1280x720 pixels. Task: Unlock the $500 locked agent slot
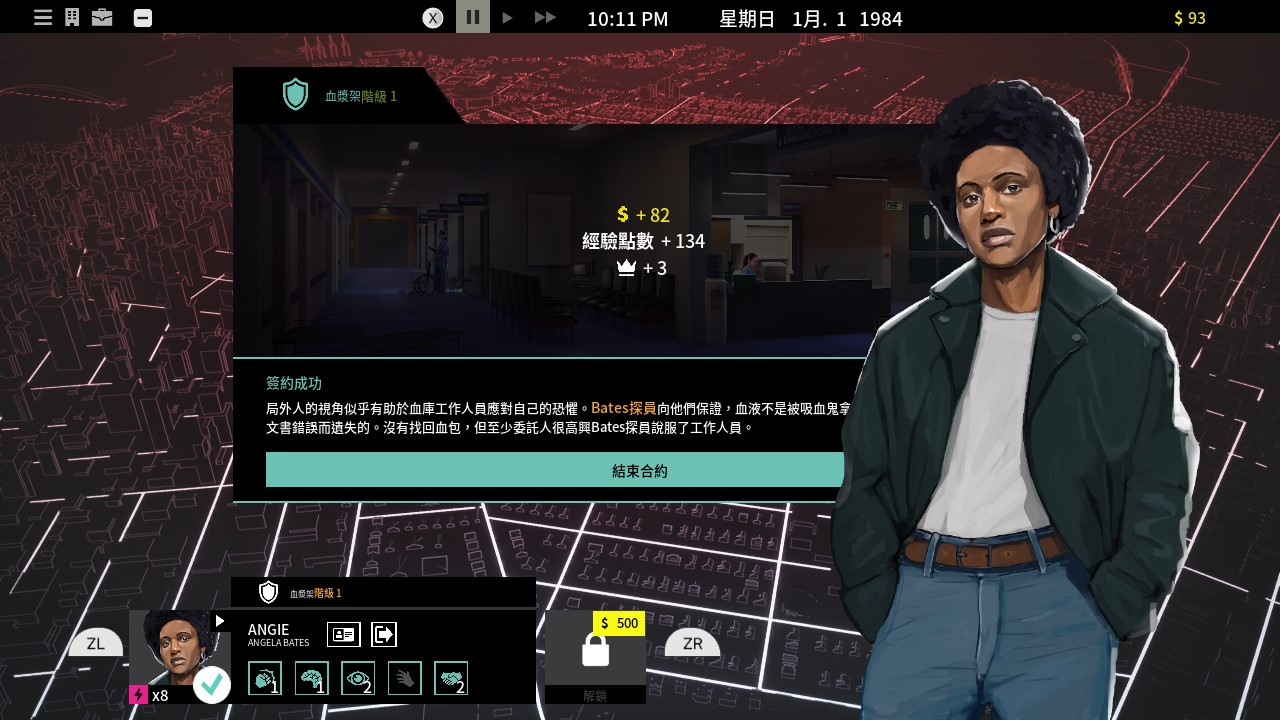(x=595, y=652)
